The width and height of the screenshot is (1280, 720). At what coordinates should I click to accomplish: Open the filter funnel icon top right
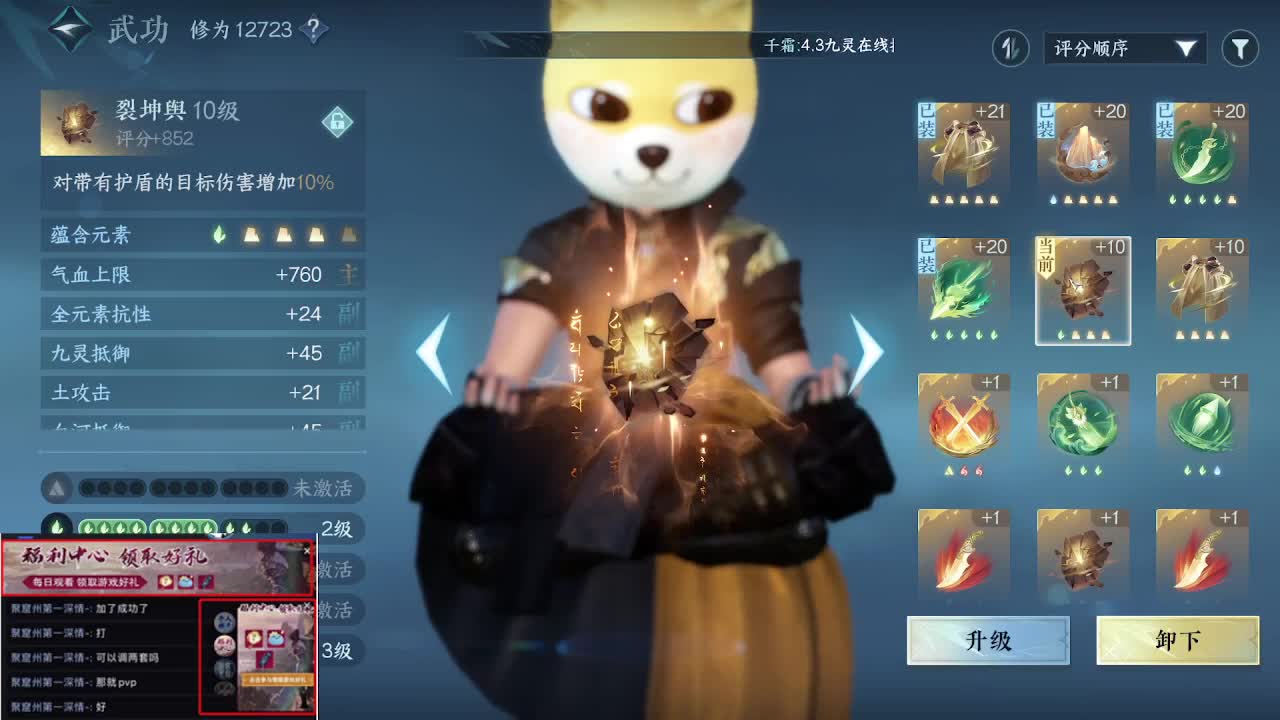pyautogui.click(x=1240, y=47)
